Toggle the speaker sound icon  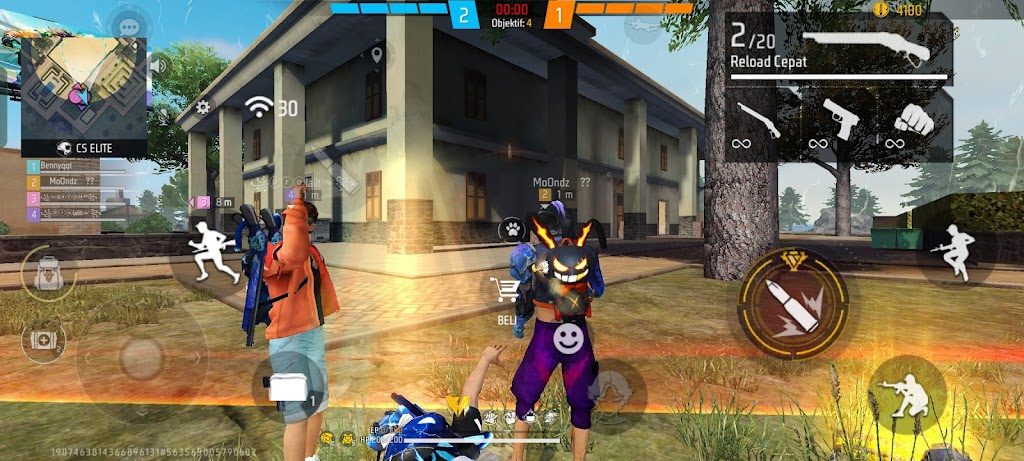pyautogui.click(x=157, y=66)
